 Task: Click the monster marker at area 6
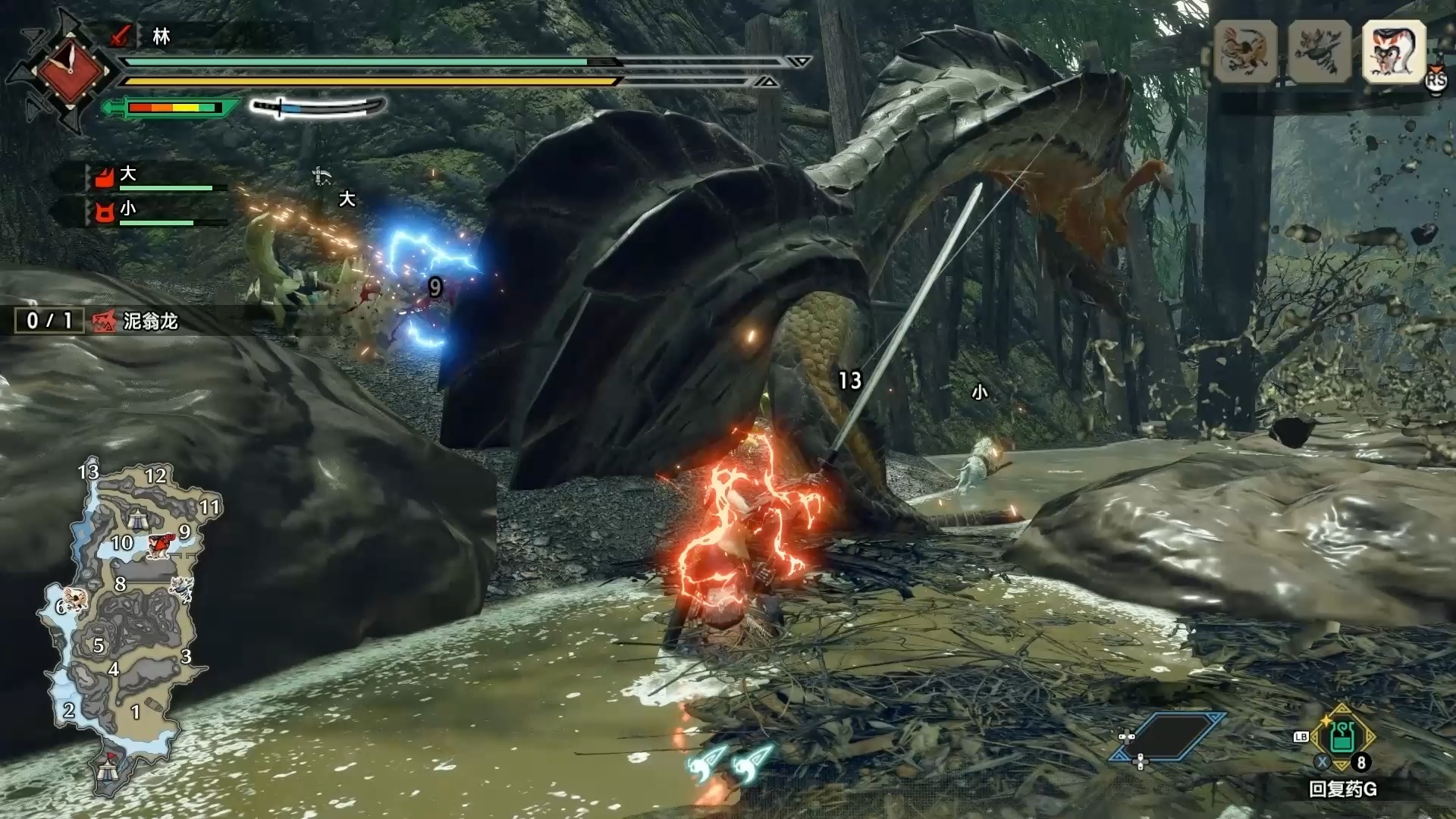[x=75, y=600]
